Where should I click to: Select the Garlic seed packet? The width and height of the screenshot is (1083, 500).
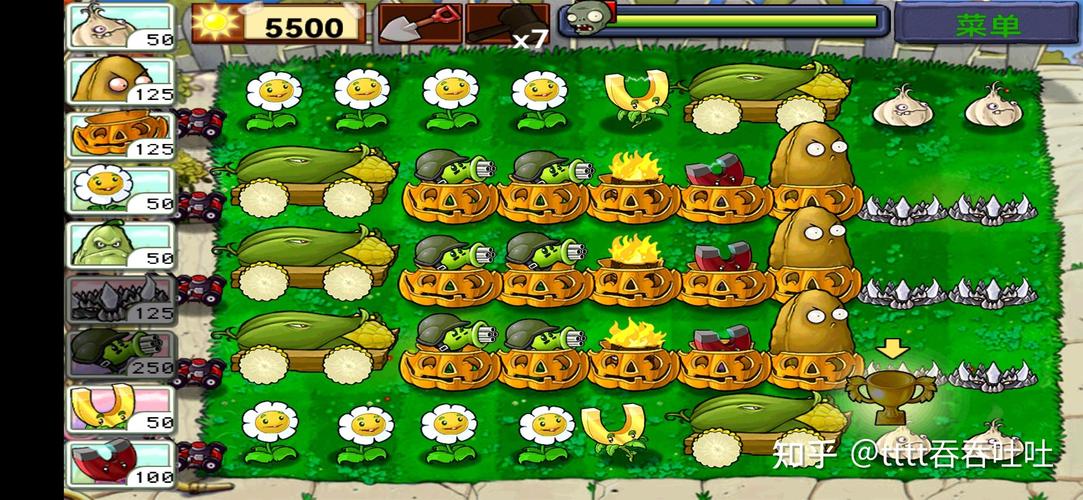click(120, 26)
